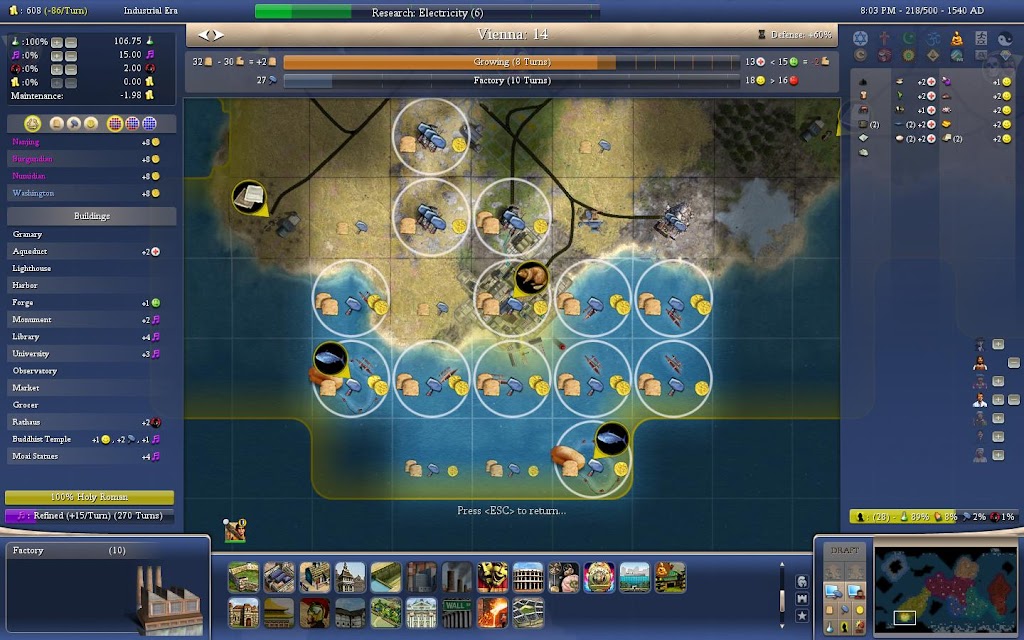Decrease the culture rate with the minus button
The image size is (1024, 640).
click(x=72, y=55)
